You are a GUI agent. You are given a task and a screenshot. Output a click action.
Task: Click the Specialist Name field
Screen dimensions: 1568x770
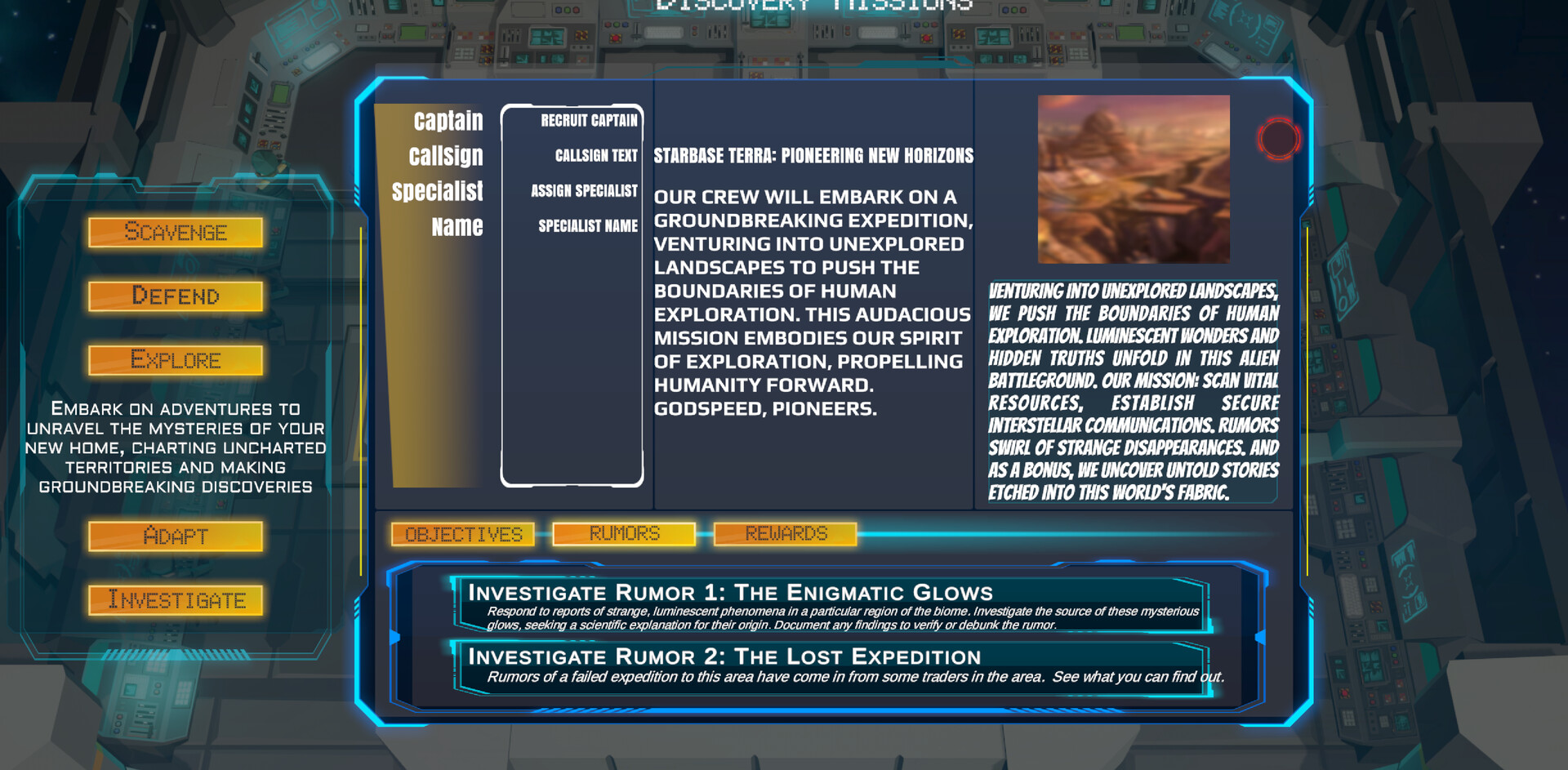click(587, 225)
